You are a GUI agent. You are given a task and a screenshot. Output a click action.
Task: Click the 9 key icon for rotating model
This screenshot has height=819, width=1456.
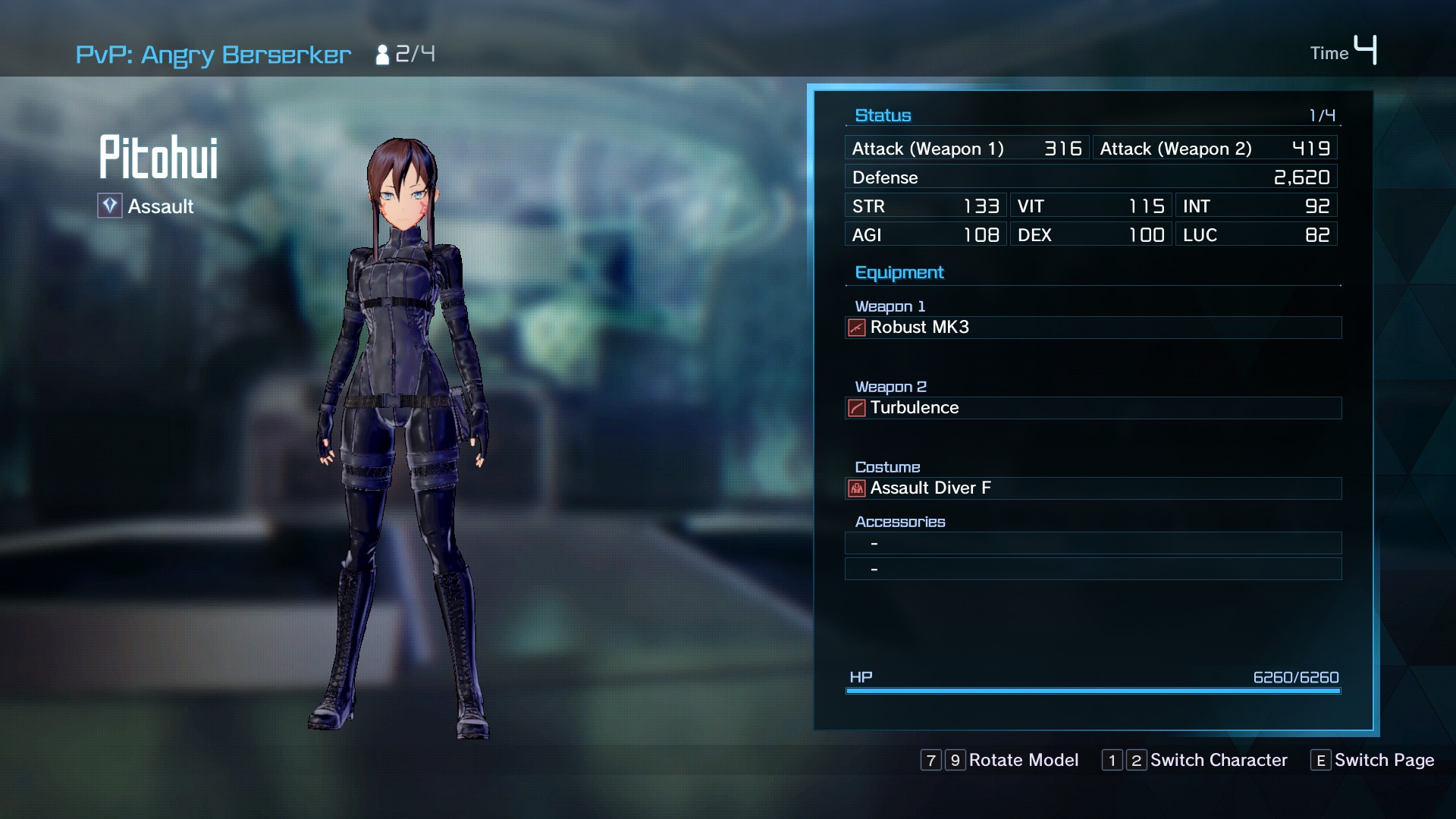pyautogui.click(x=955, y=760)
